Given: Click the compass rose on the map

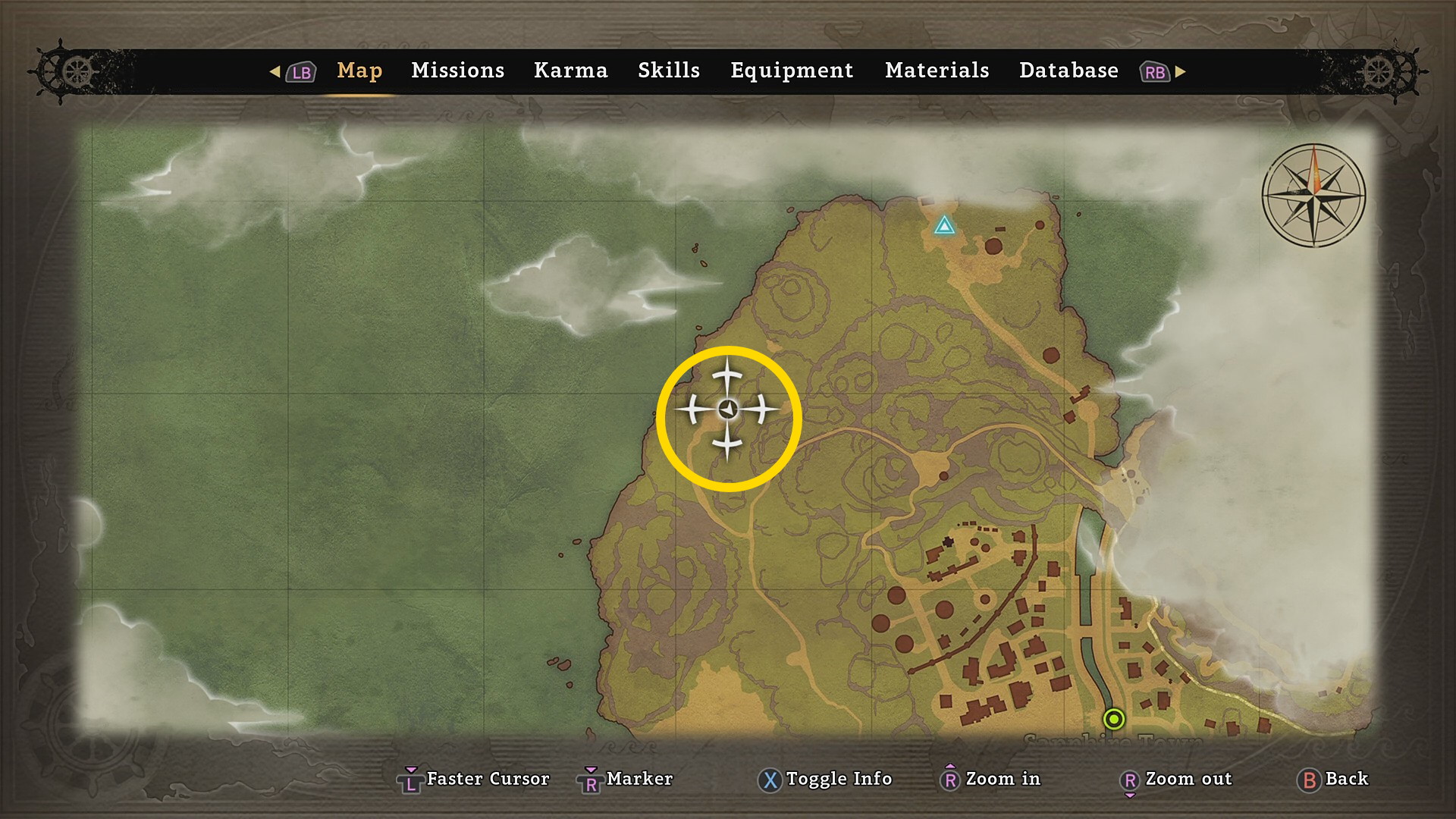Looking at the screenshot, I should (x=1313, y=195).
